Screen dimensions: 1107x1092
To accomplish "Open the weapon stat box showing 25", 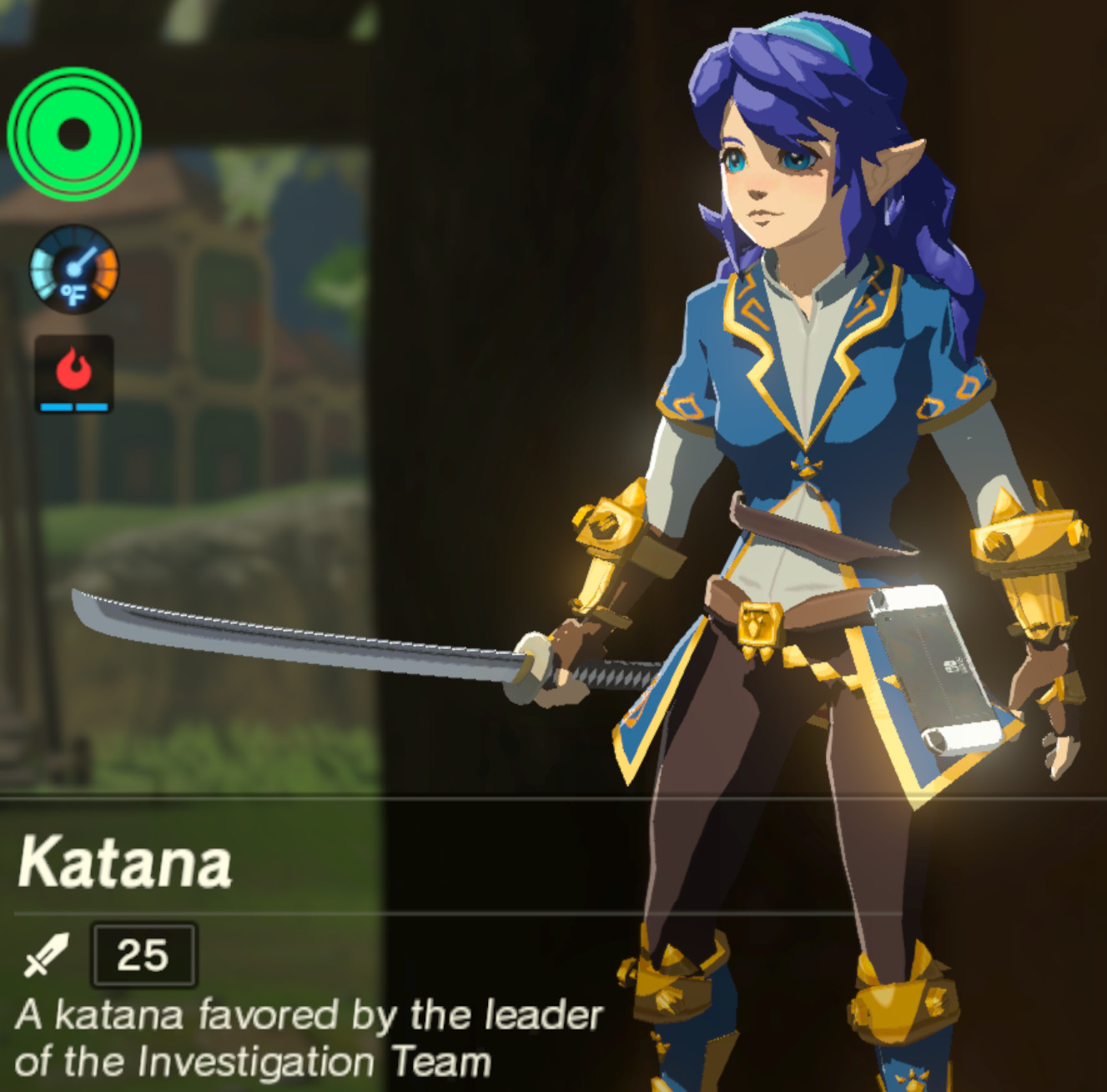I will click(143, 954).
